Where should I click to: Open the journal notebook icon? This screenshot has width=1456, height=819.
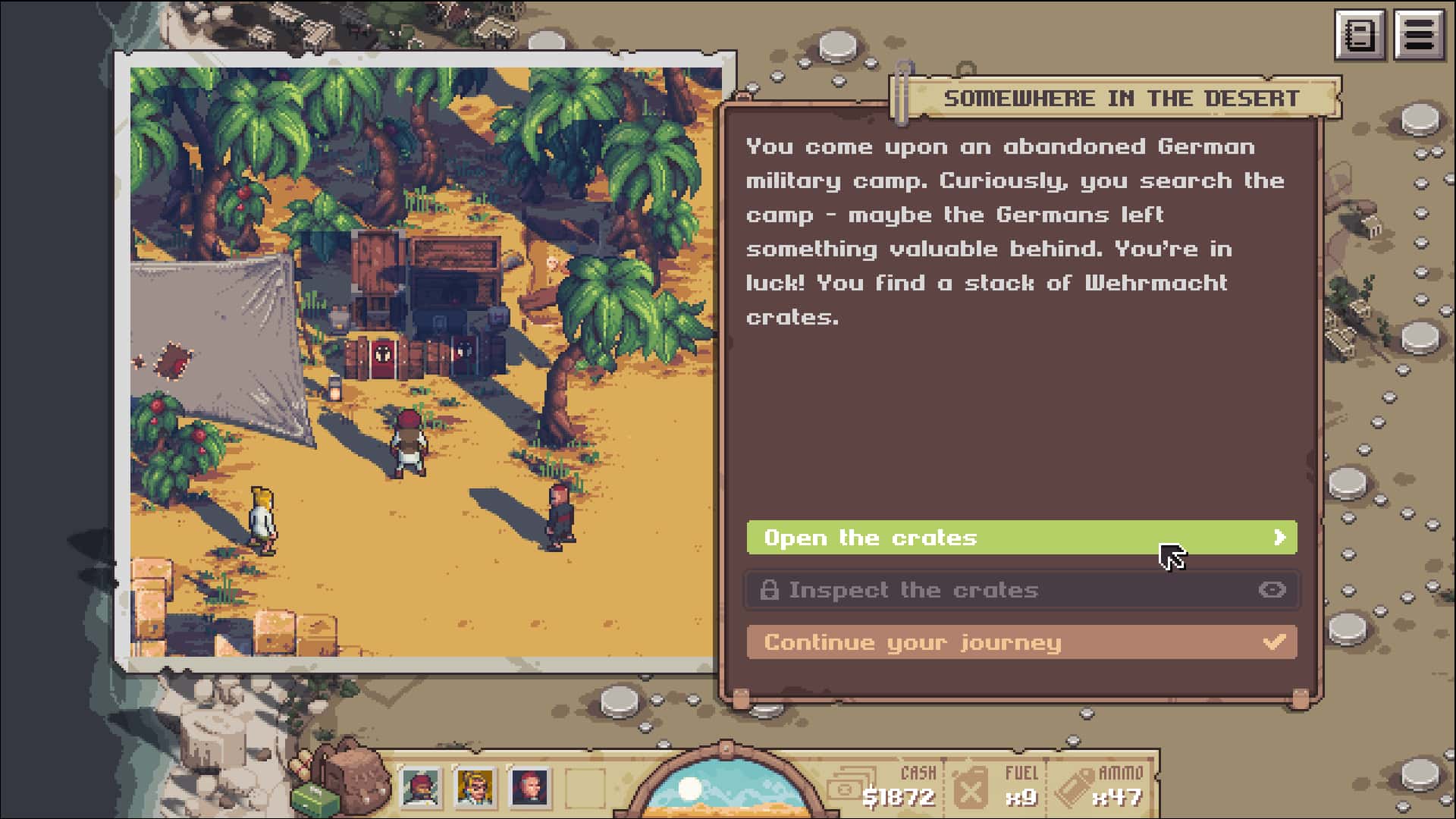point(1359,35)
